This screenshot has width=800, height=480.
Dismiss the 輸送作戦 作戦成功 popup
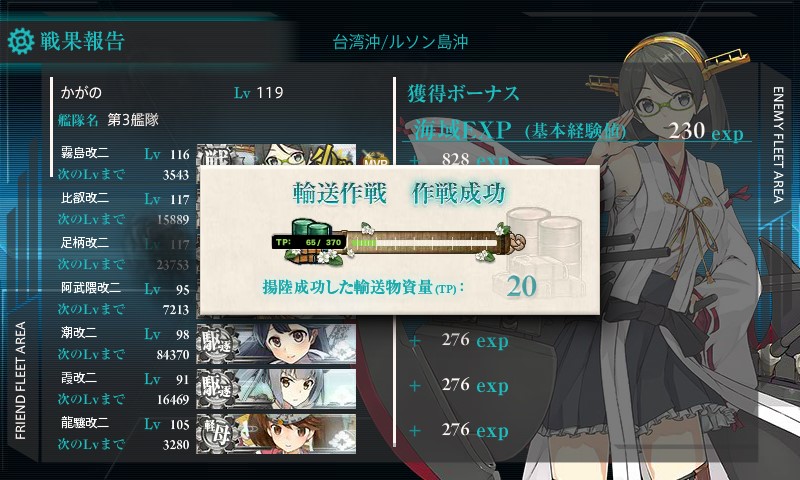400,240
